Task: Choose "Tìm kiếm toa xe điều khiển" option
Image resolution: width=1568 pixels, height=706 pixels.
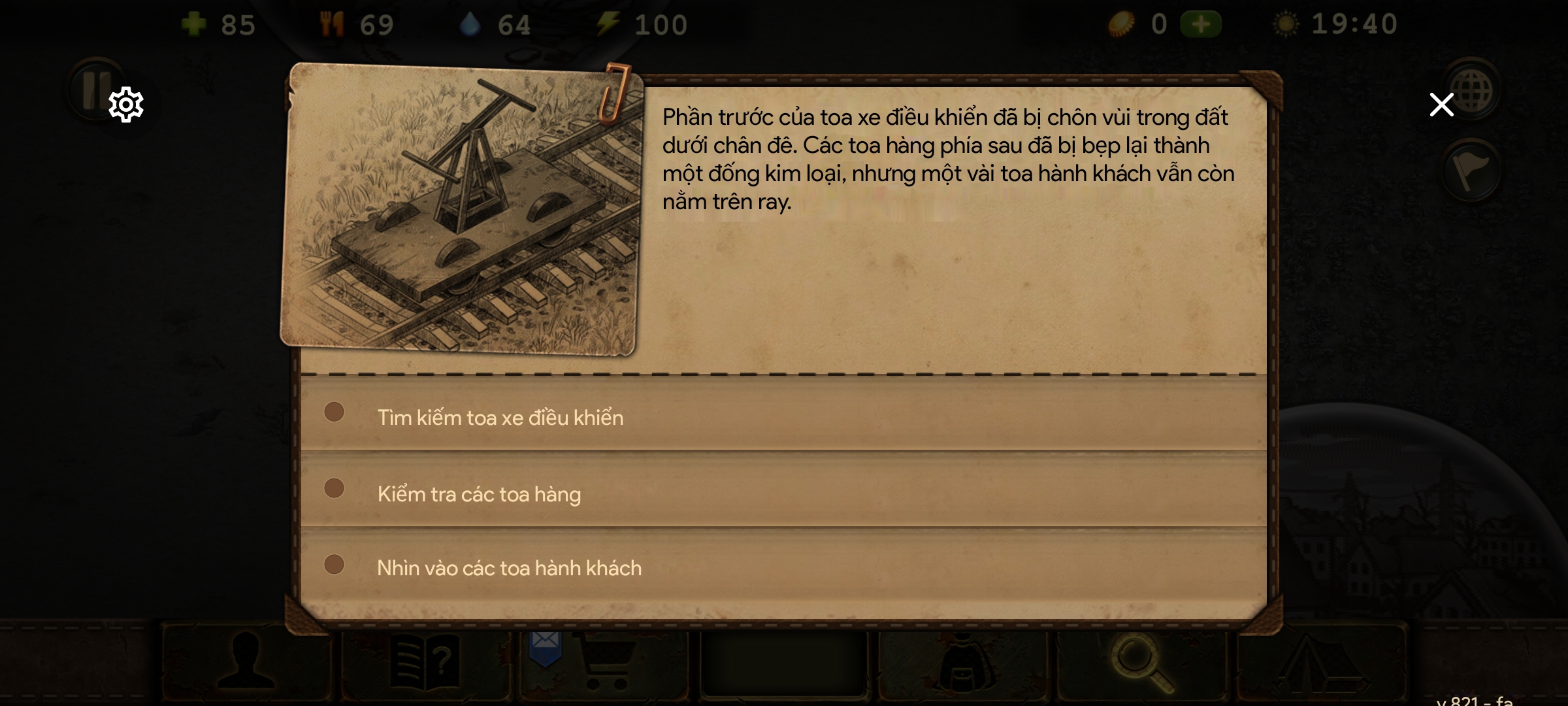Action: [500, 417]
